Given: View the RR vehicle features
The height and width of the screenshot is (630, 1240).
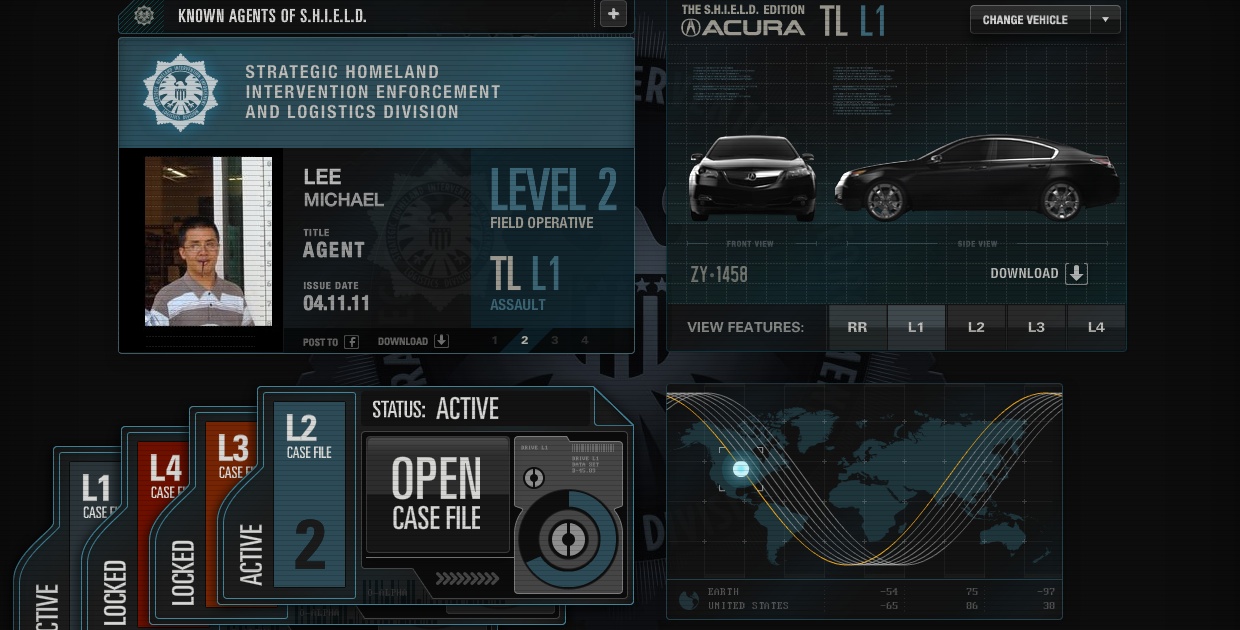Looking at the screenshot, I should (x=857, y=327).
